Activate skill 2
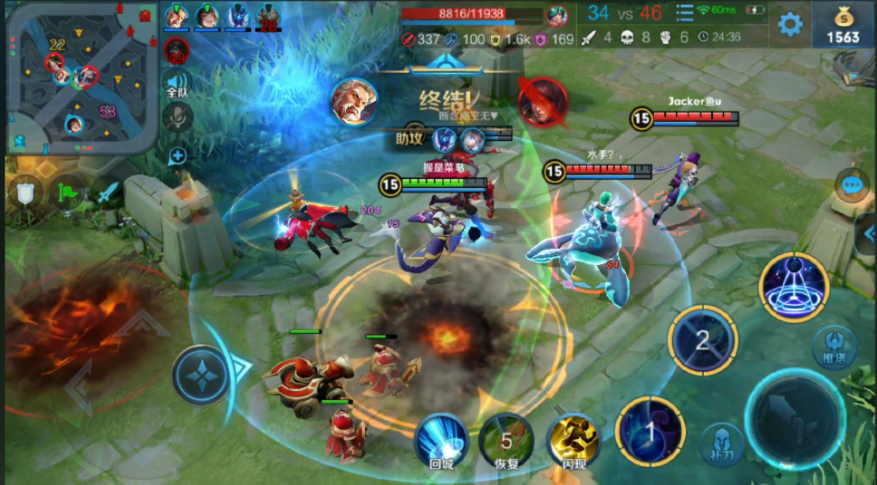877x485 pixels. tap(703, 340)
